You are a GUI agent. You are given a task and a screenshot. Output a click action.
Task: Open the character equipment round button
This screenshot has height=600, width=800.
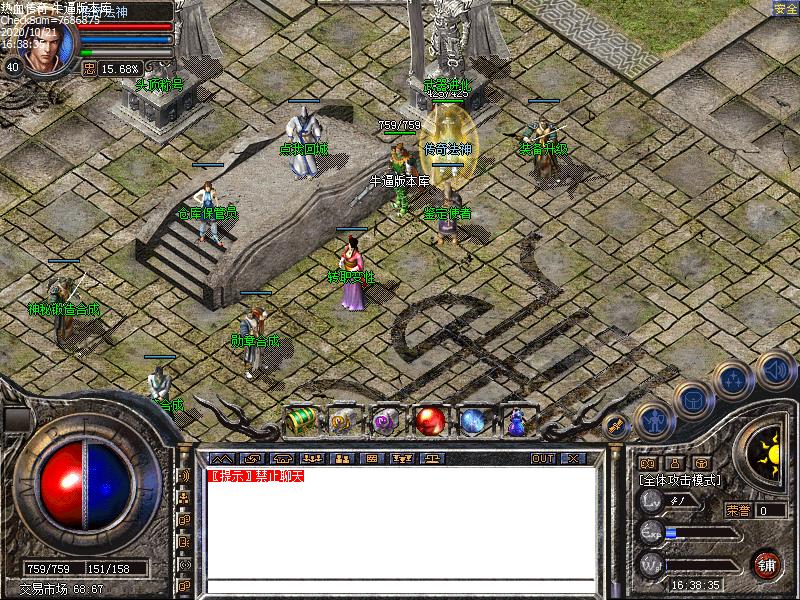click(654, 420)
